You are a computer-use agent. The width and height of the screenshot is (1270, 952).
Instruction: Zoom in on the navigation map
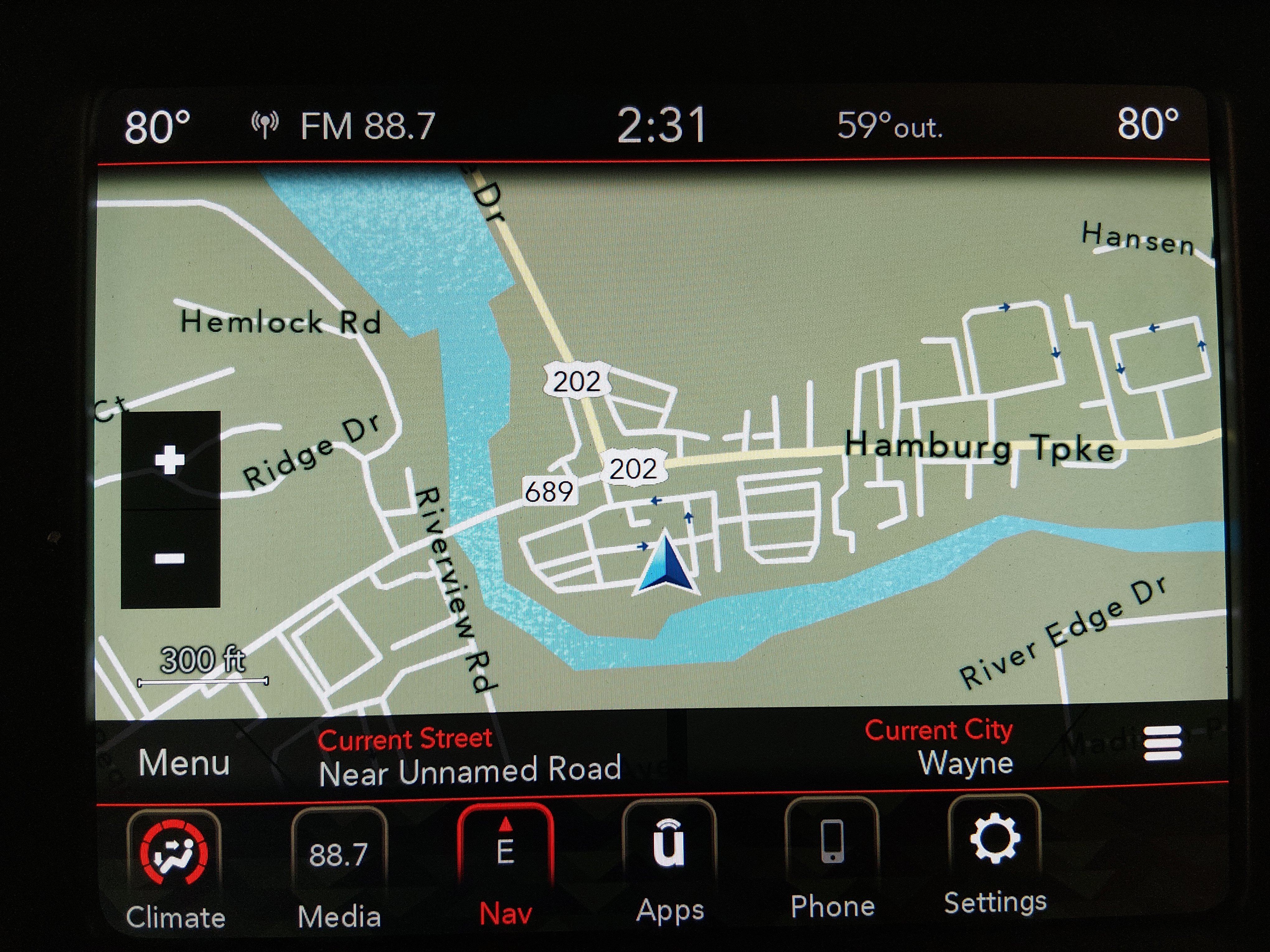[x=170, y=460]
